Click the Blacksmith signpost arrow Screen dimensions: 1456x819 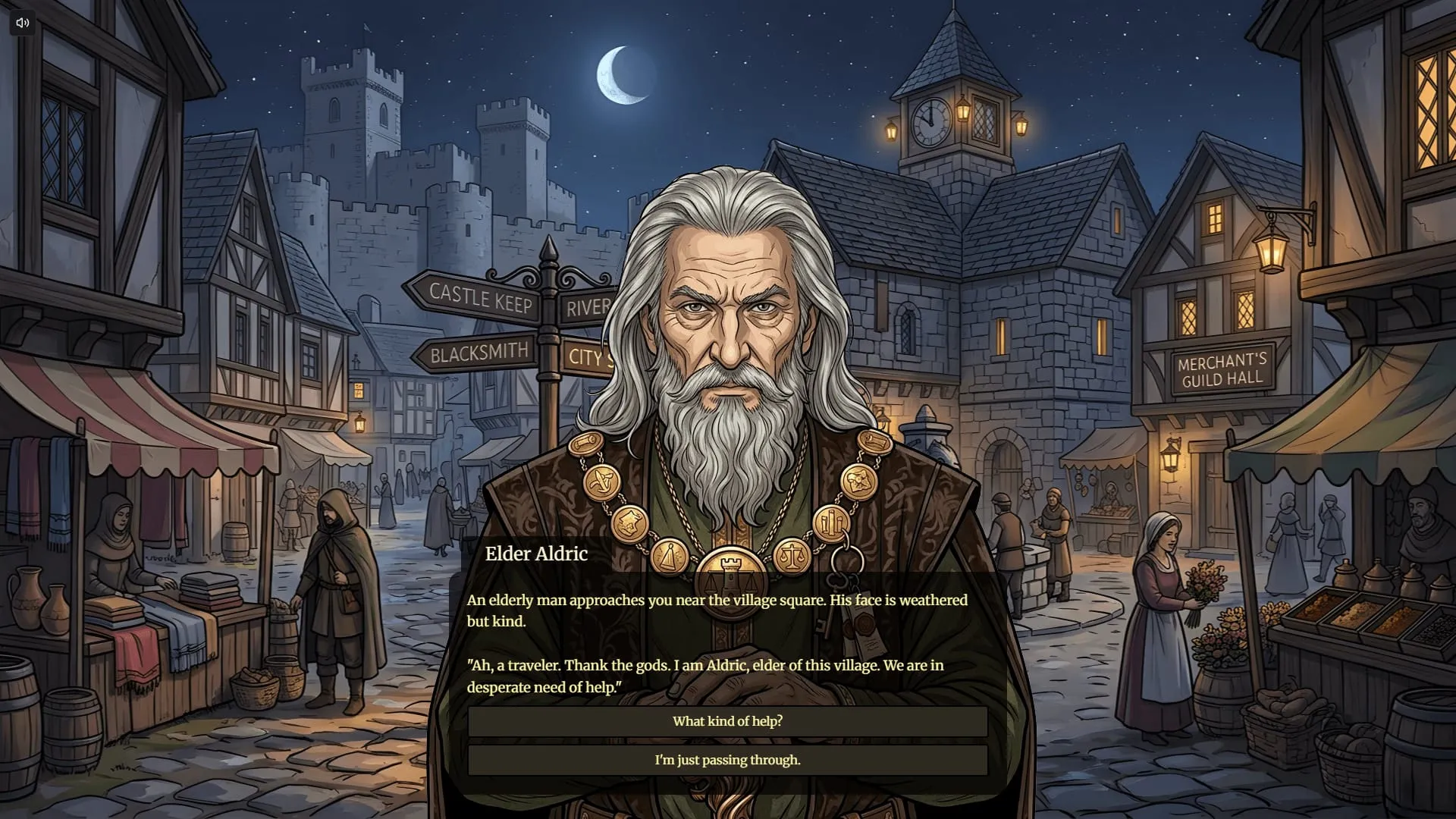[x=479, y=352]
